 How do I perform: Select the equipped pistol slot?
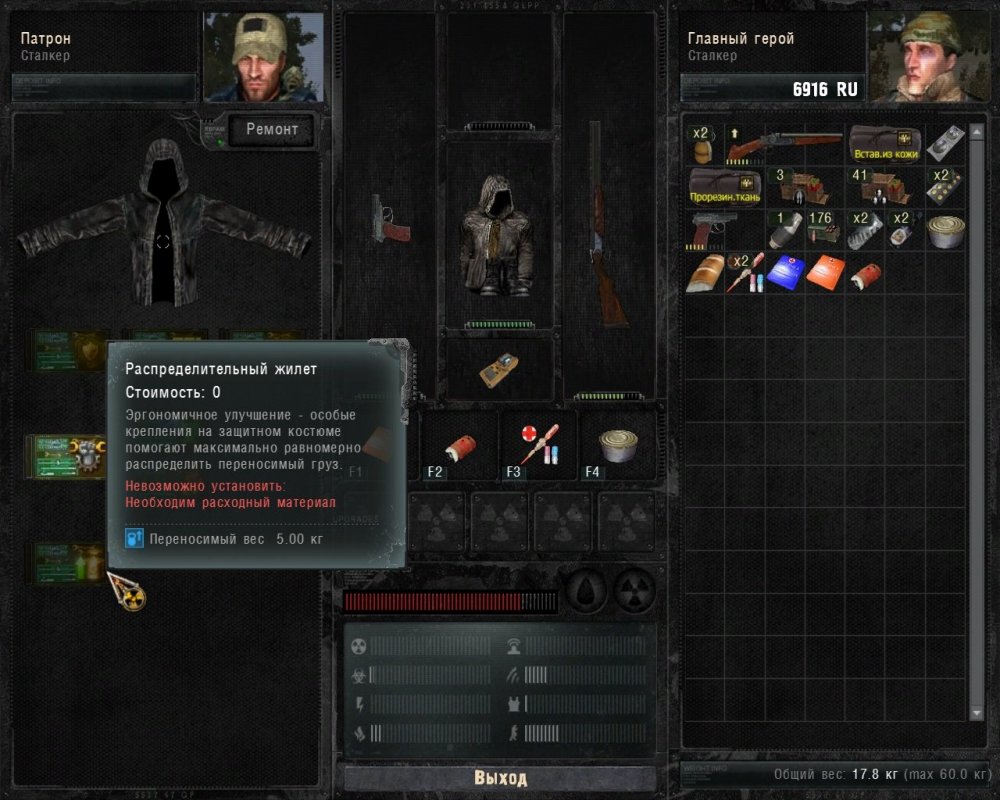click(x=388, y=219)
